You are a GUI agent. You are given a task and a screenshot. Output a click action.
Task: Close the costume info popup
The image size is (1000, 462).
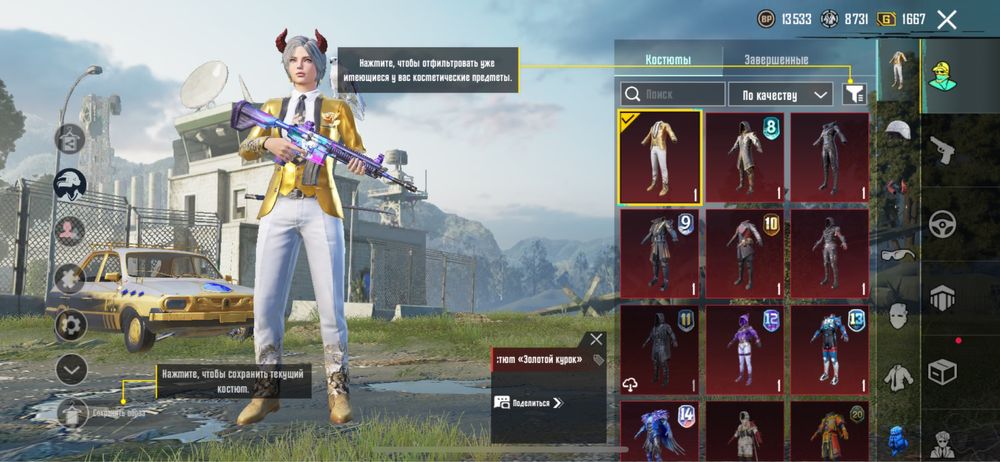click(596, 340)
